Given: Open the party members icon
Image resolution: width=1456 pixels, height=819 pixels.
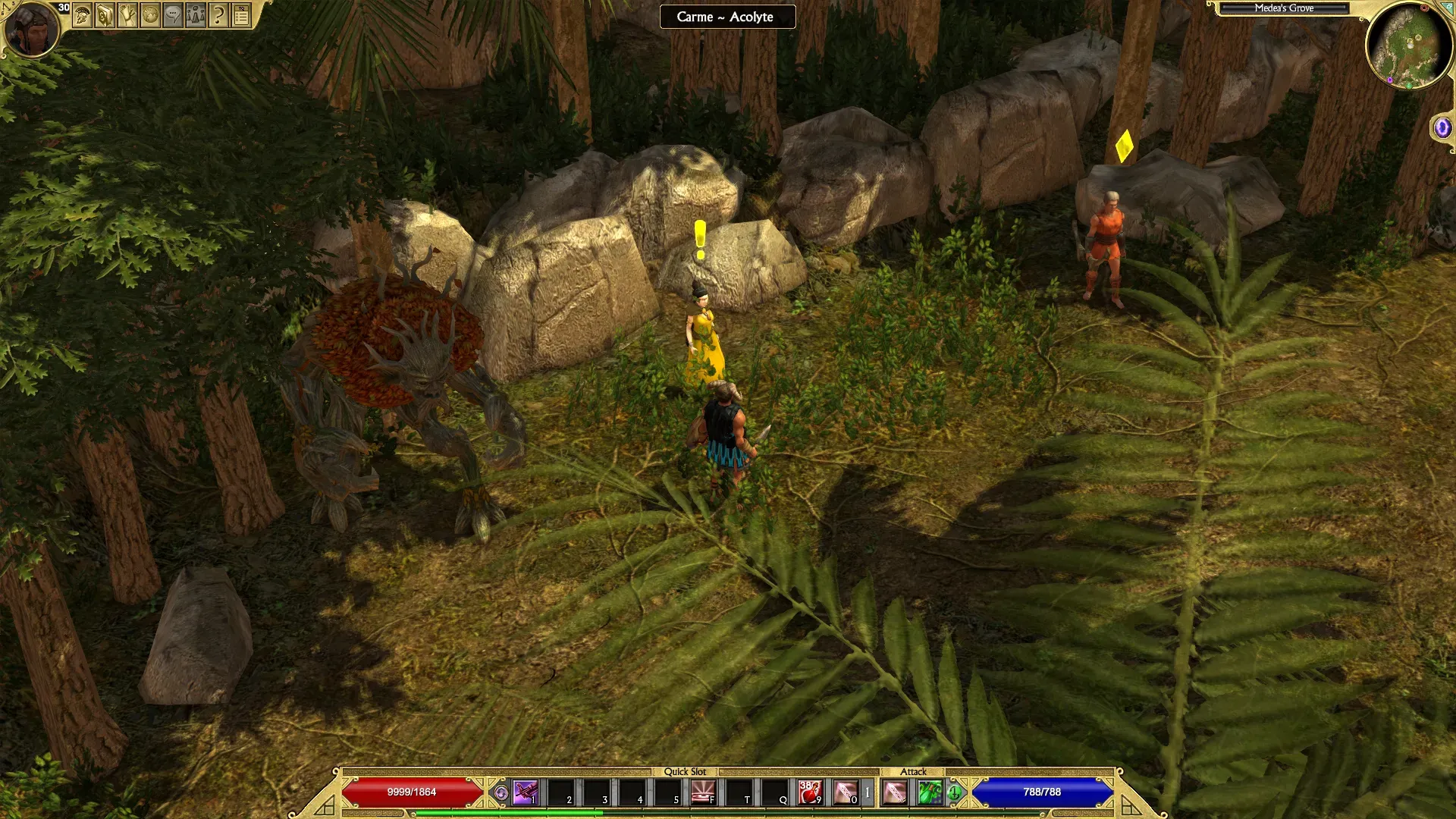Looking at the screenshot, I should click(196, 15).
